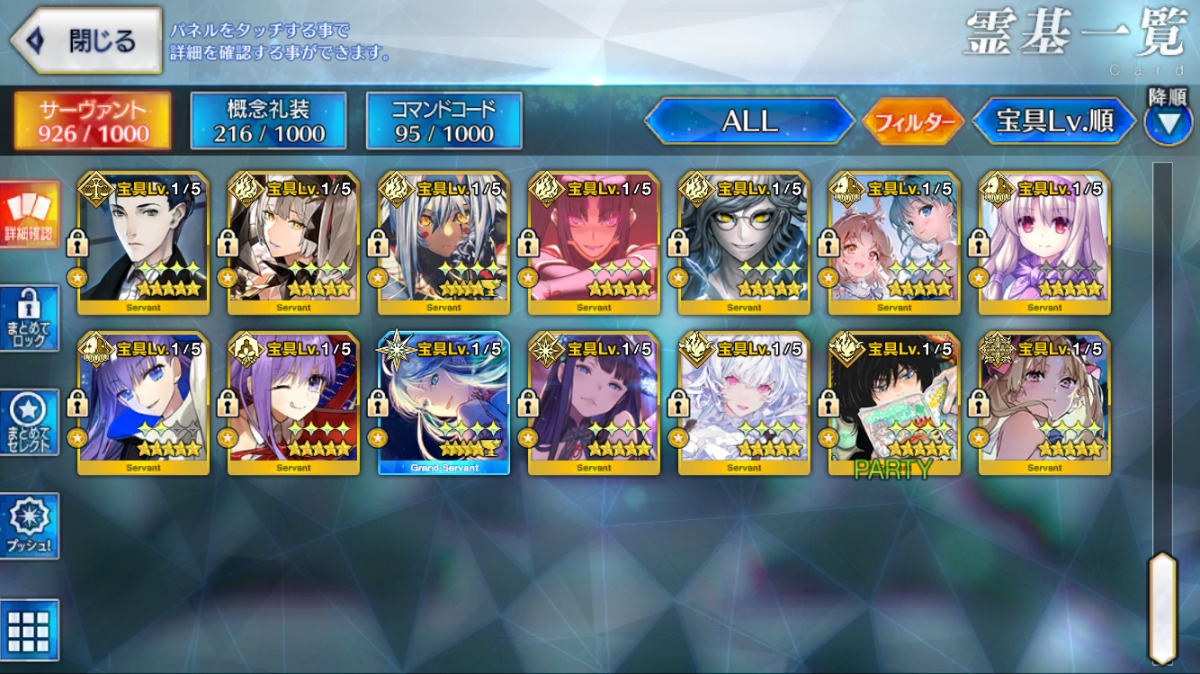The width and height of the screenshot is (1200, 674).
Task: Change the grid view layout
Action: [30, 630]
